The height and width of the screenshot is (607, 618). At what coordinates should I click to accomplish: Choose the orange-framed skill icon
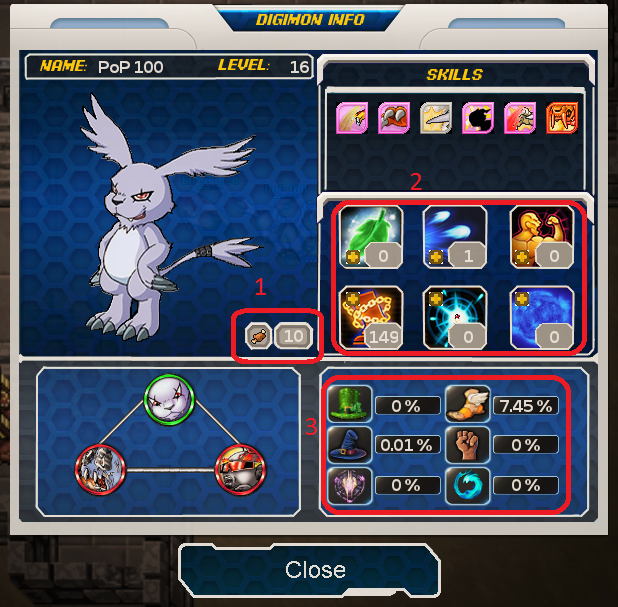[561, 118]
